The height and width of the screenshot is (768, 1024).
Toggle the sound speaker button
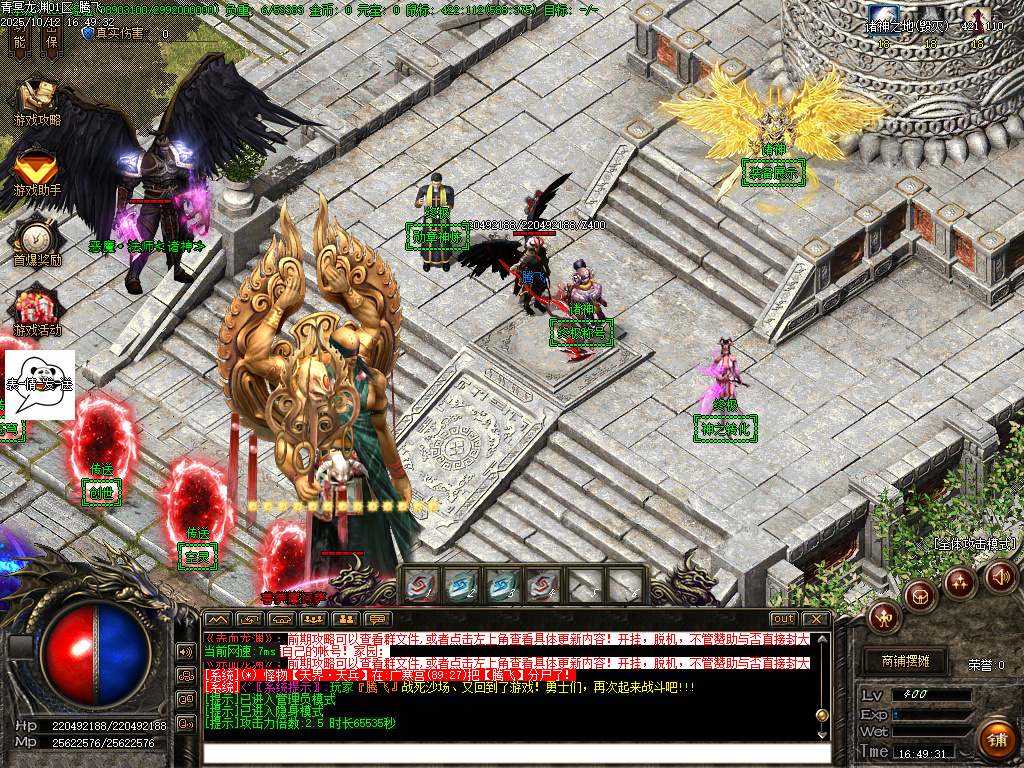tap(1000, 576)
